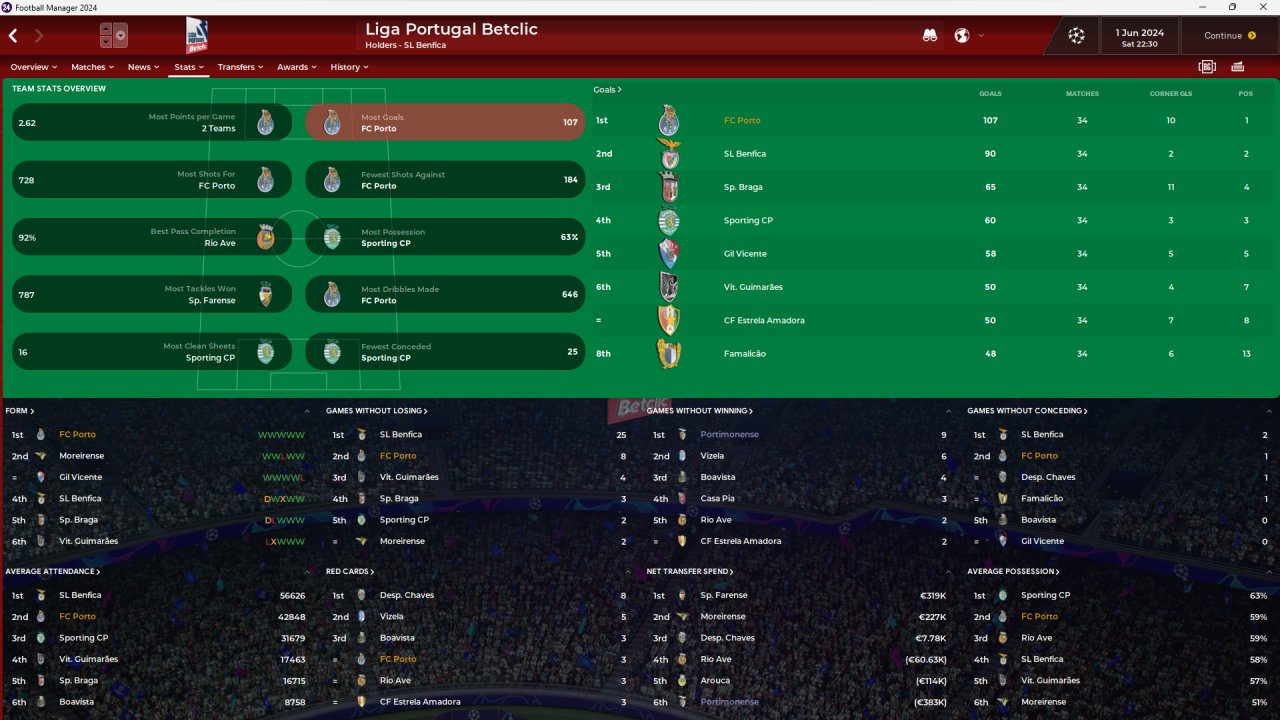The image size is (1280, 720).
Task: Open the History dropdown menu
Action: [349, 67]
